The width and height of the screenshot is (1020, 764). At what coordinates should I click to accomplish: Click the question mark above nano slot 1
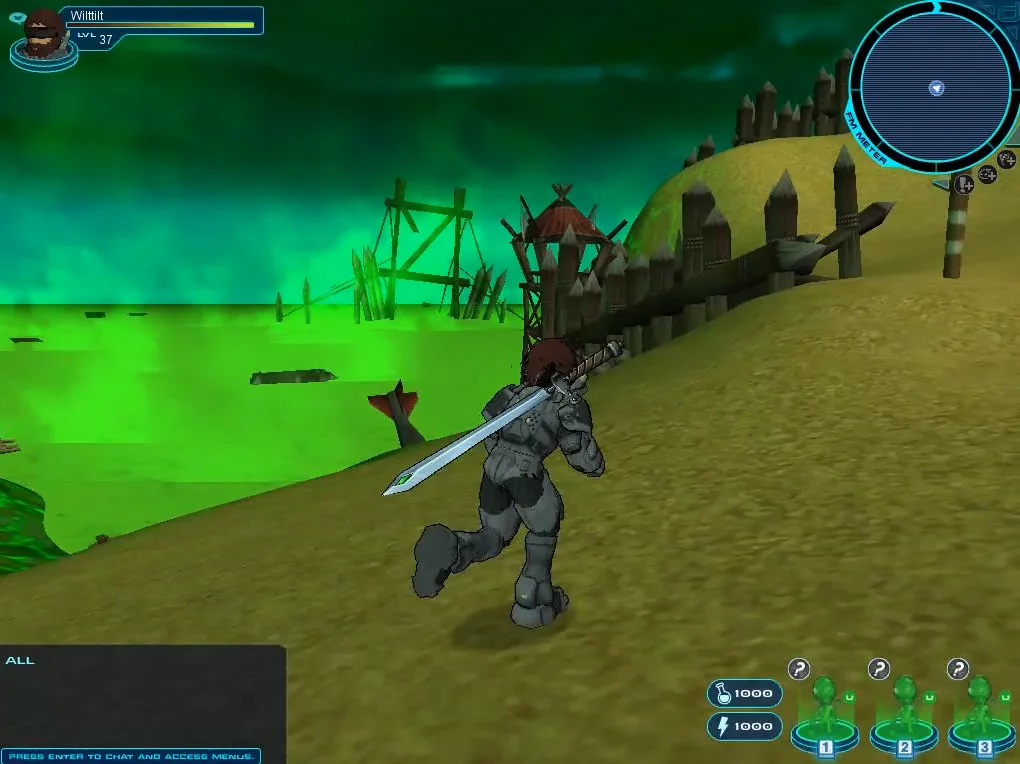point(798,669)
